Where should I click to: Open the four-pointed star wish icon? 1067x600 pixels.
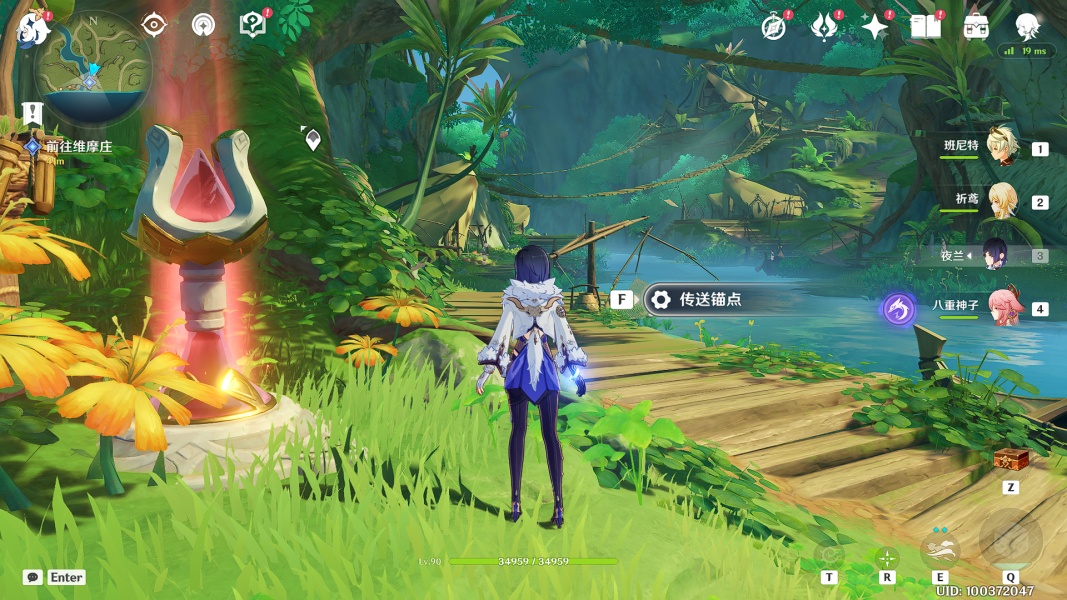pyautogui.click(x=875, y=27)
